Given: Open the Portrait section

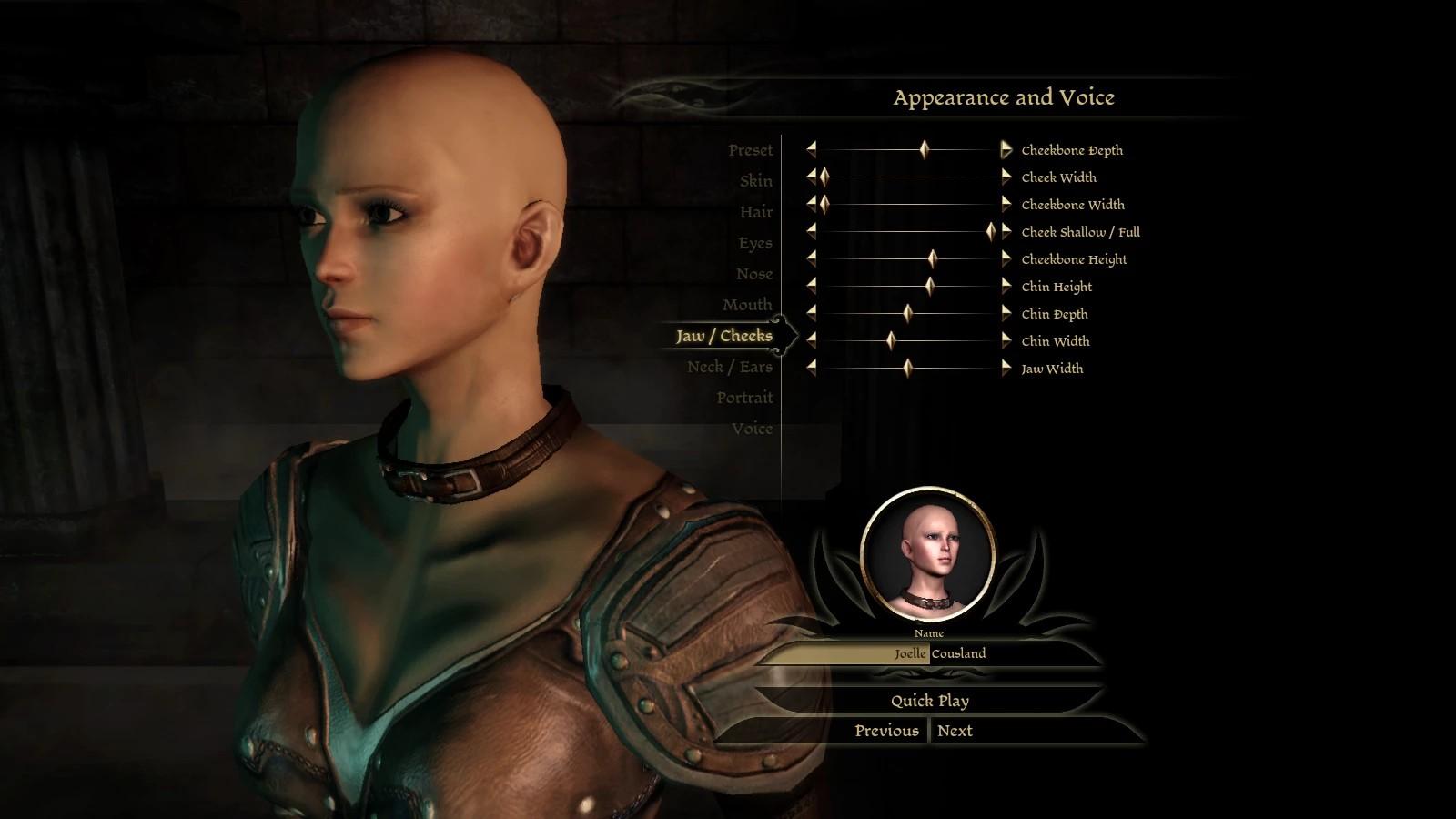Looking at the screenshot, I should click(743, 398).
